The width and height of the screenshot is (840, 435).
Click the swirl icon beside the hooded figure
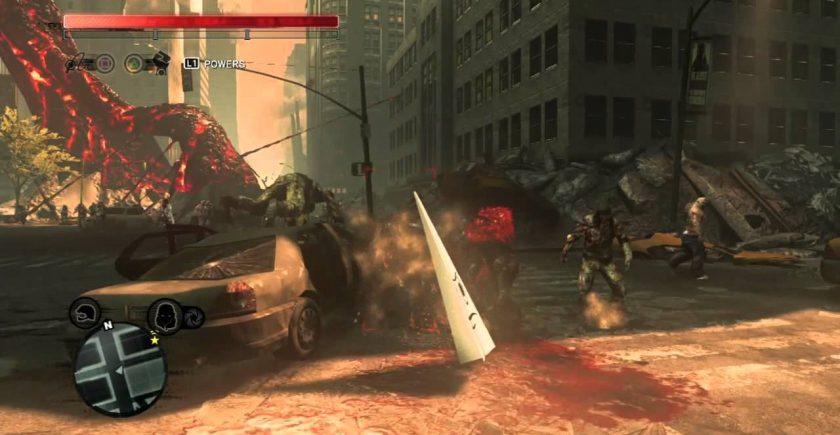193,317
